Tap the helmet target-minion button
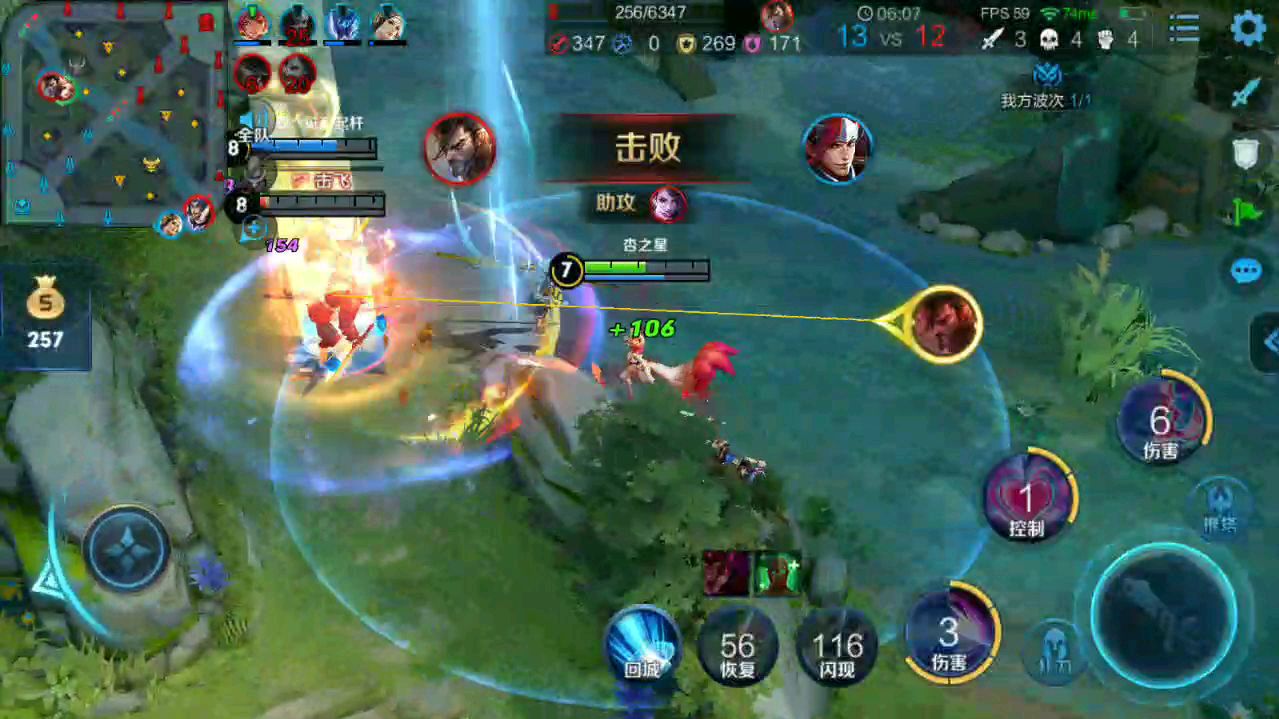 tap(1053, 651)
